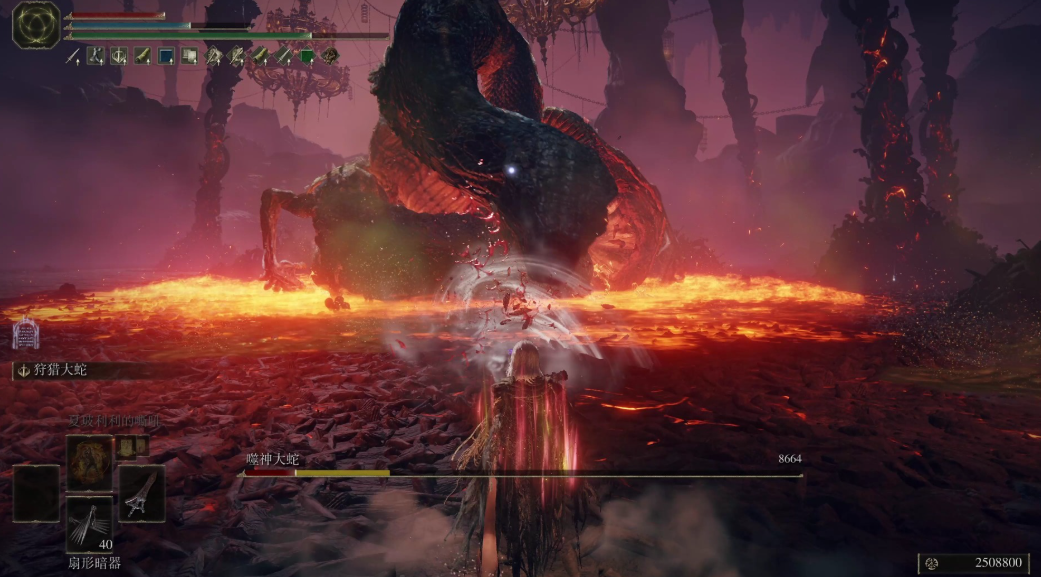The width and height of the screenshot is (1041, 577).
Task: Select the small pouch icons beside spell slot
Action: 134,446
